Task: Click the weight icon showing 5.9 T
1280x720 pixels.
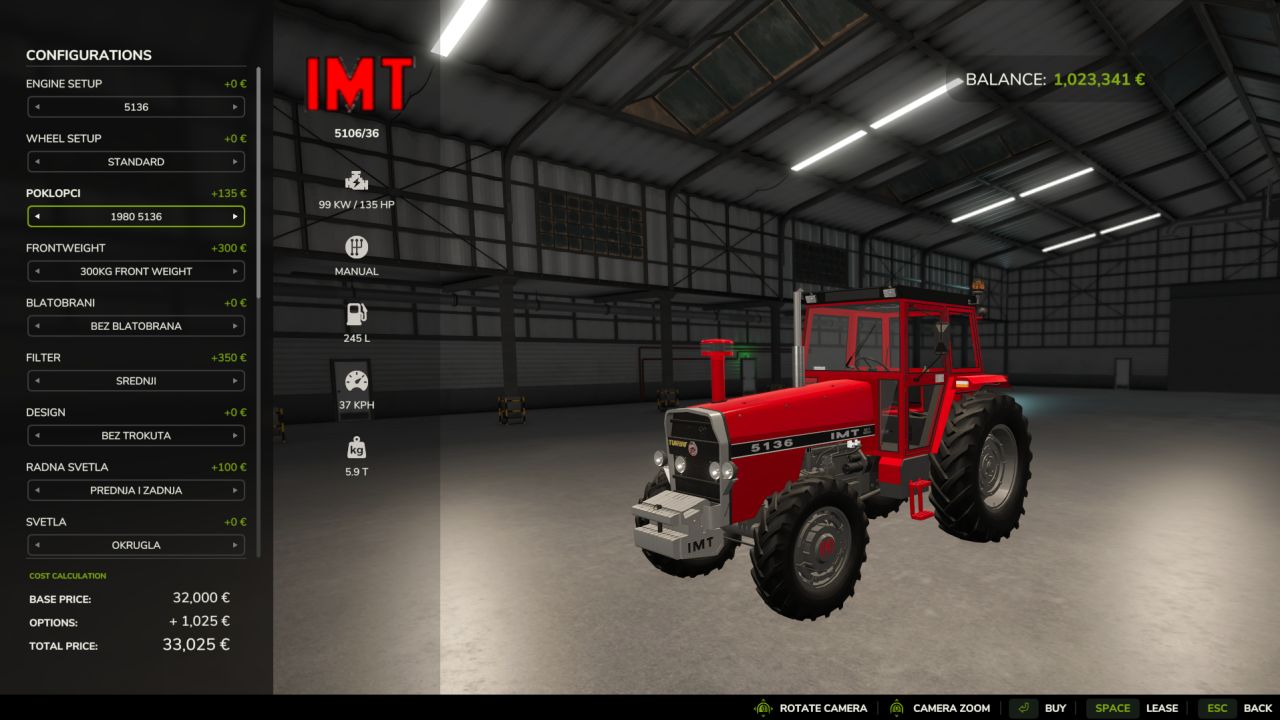Action: (356, 446)
